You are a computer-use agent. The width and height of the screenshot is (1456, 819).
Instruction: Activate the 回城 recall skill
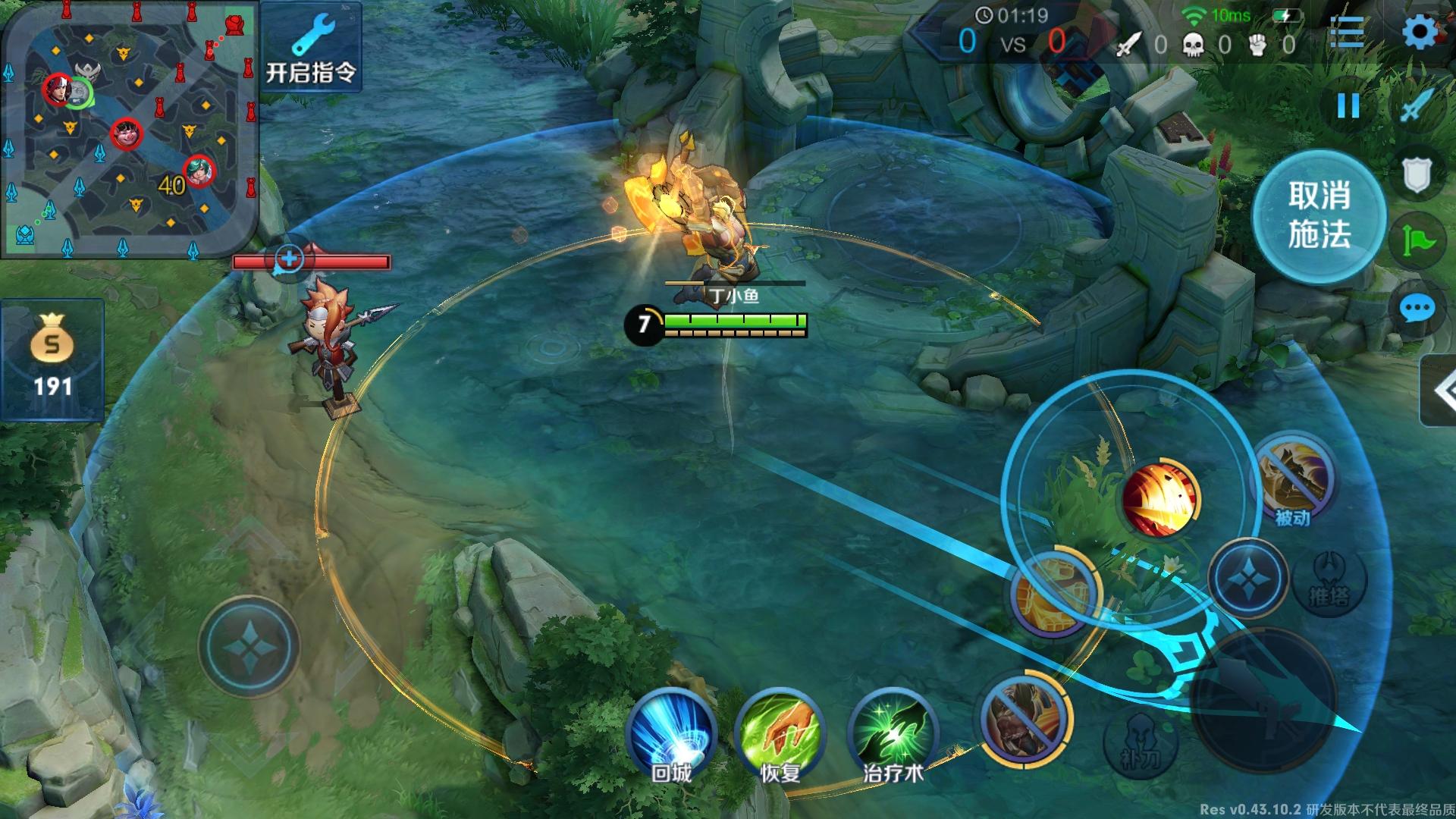tap(672, 734)
